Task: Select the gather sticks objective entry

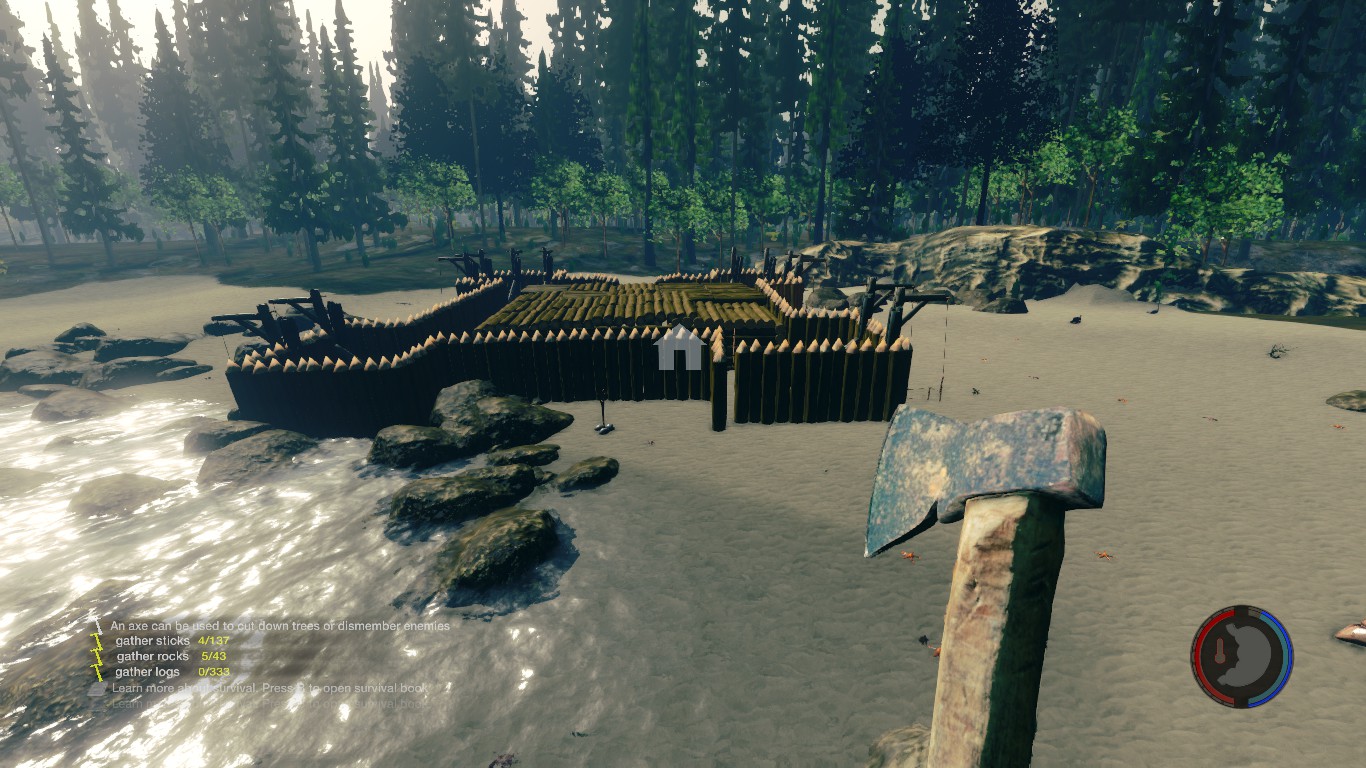Action: (171, 641)
